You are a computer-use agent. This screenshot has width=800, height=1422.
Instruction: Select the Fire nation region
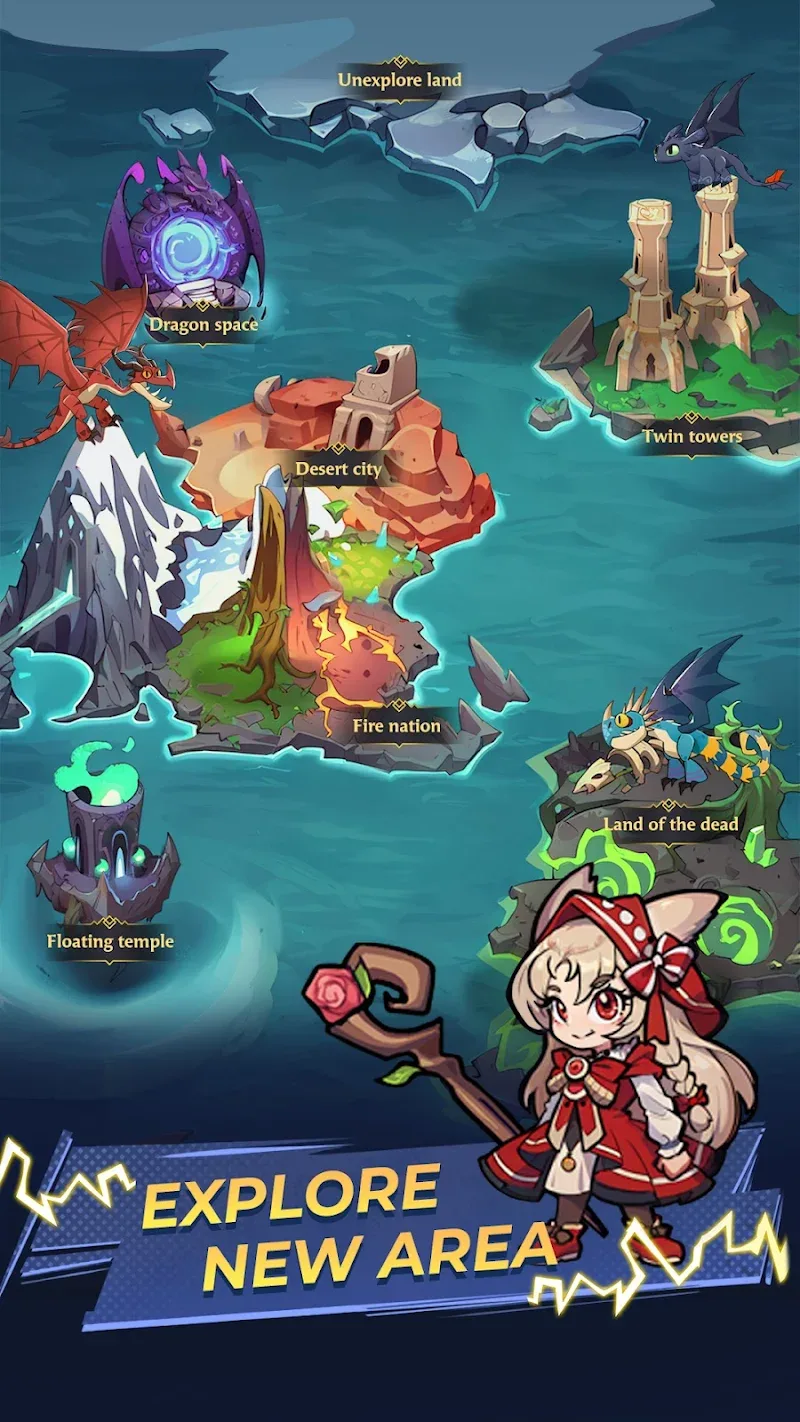[x=396, y=726]
